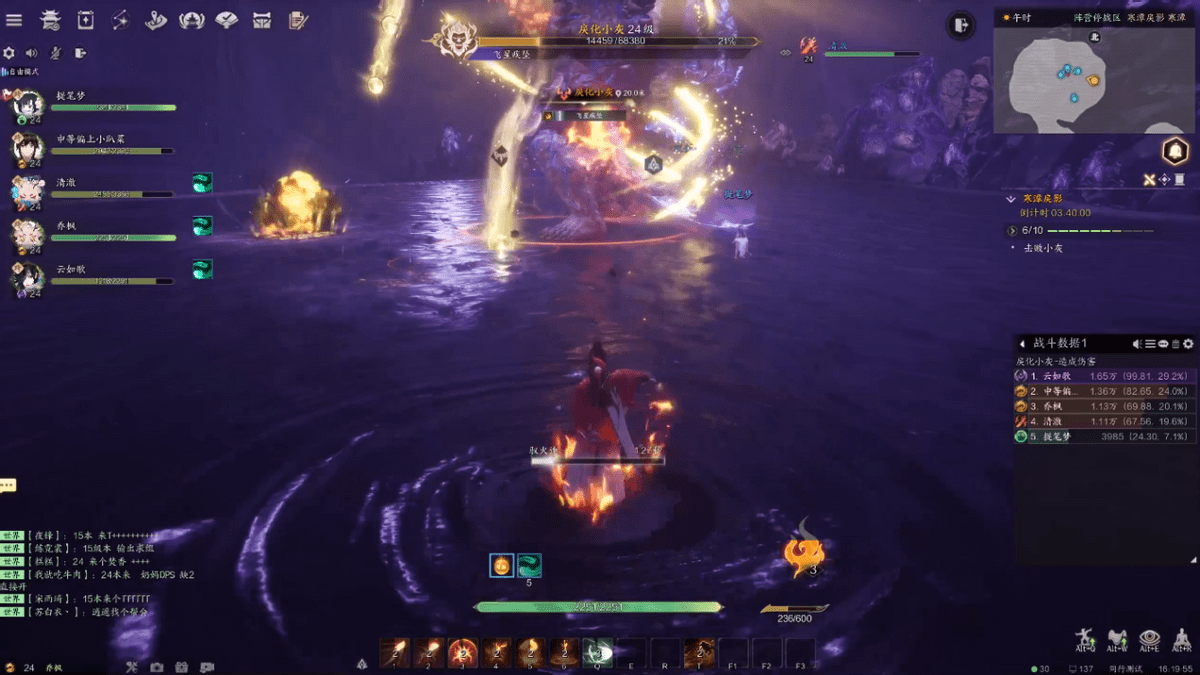Toggle the team voice speaker icon
Image resolution: width=1200 pixels, height=675 pixels.
[32, 53]
